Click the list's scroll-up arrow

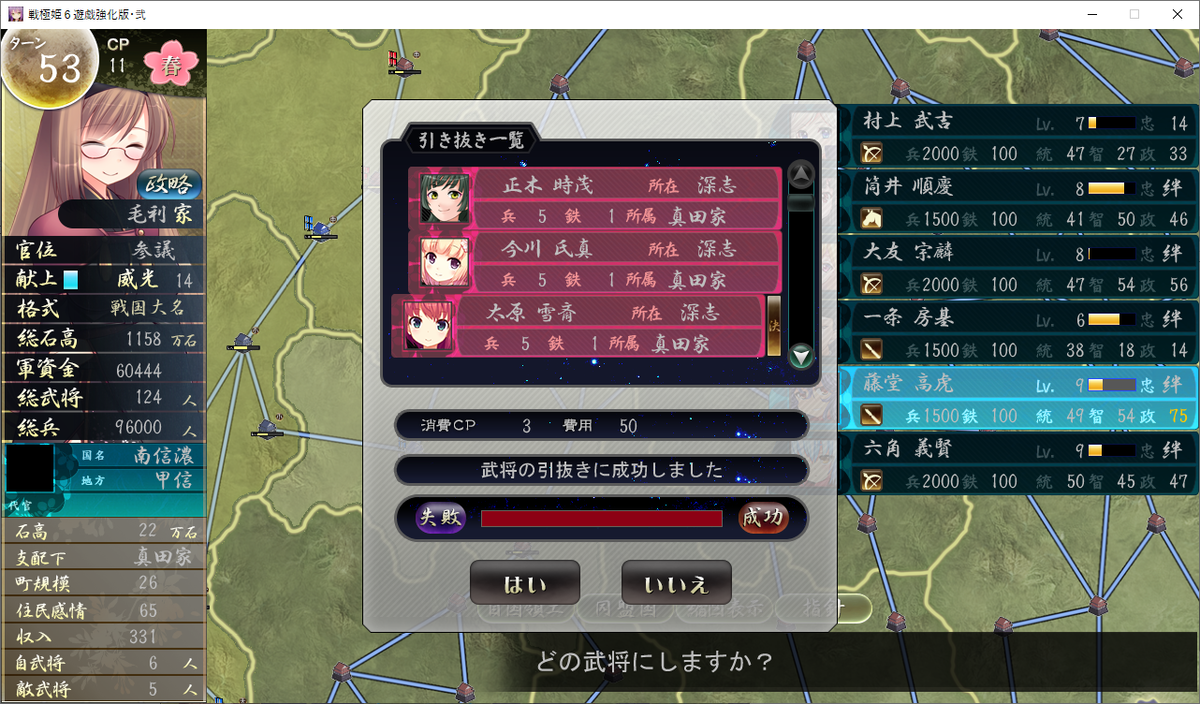(x=801, y=176)
